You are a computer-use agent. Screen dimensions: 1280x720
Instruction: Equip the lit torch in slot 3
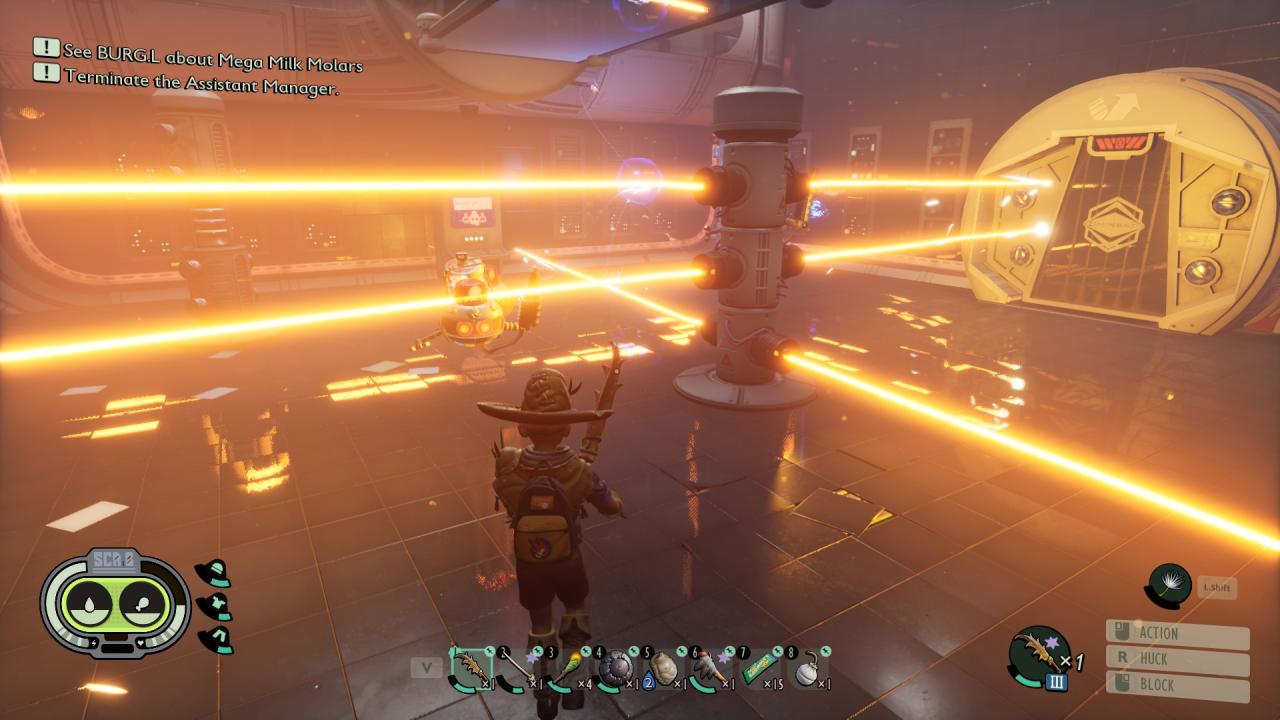(566, 668)
